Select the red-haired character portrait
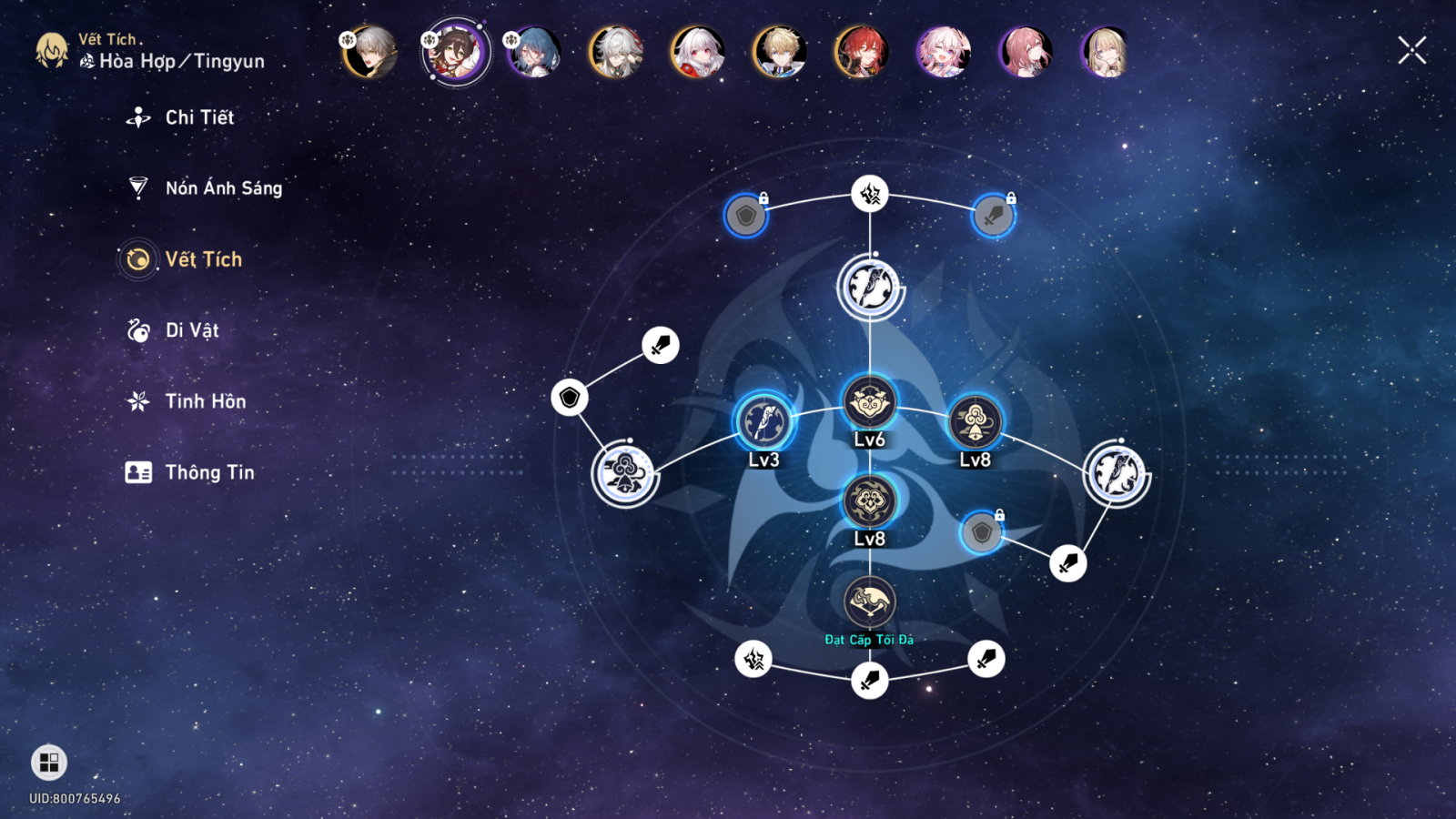 click(861, 51)
